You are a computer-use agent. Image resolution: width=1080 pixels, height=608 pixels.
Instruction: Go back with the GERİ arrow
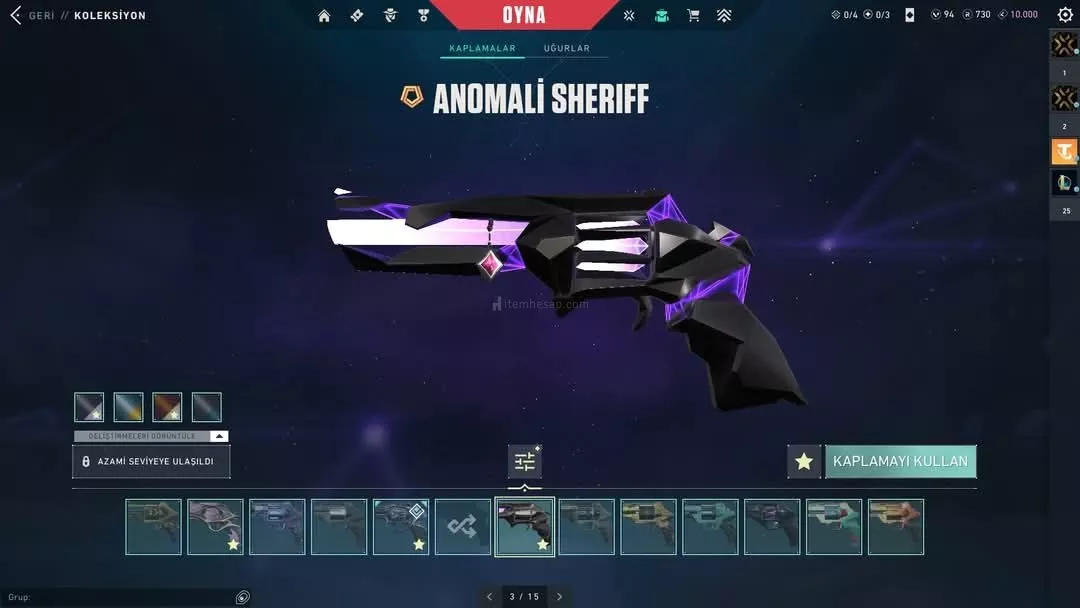15,15
